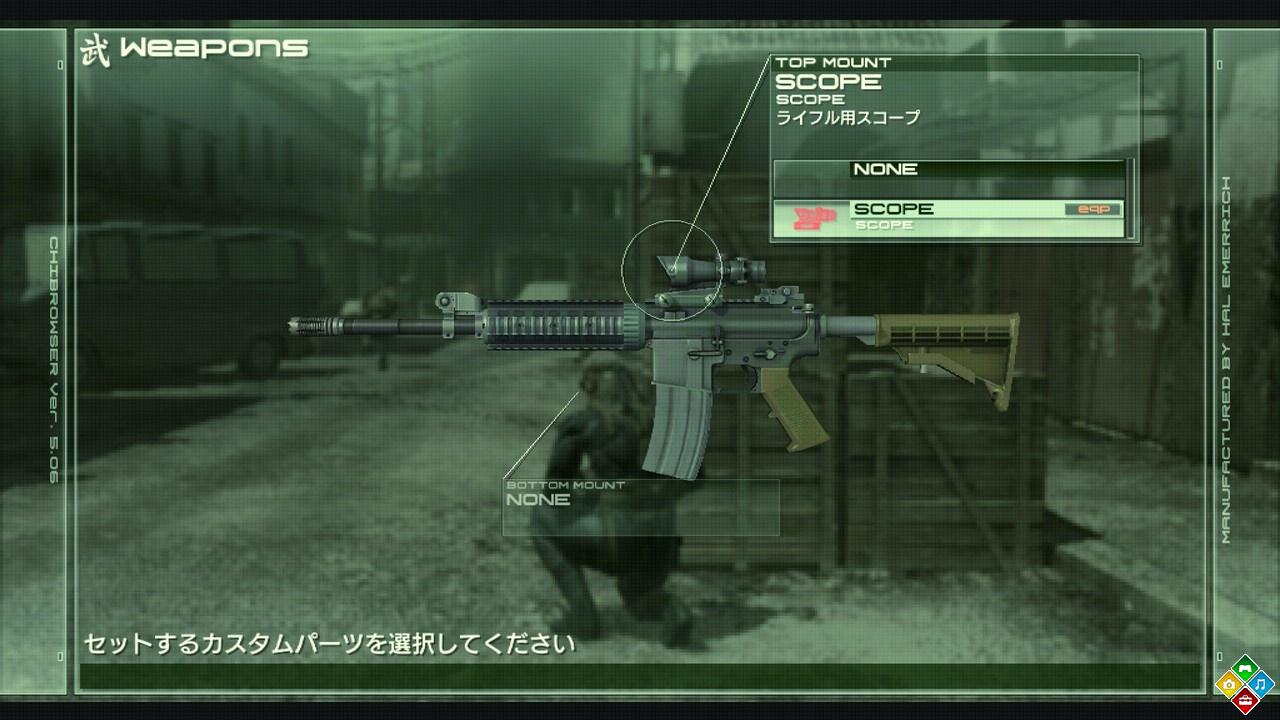Click the red scope thumbnail icon
Screen dimensions: 1280x720
tap(813, 217)
